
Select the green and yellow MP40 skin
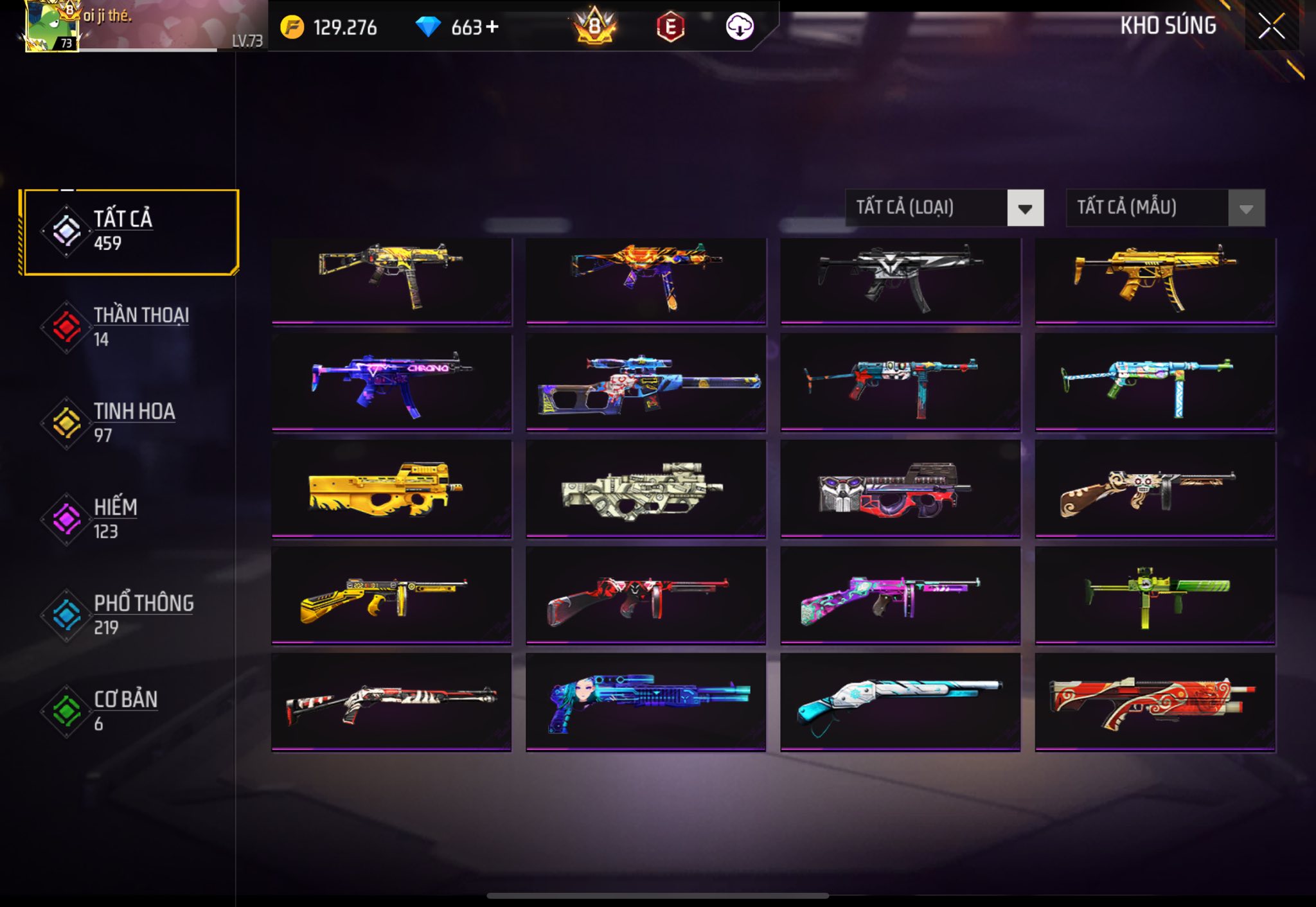click(x=1155, y=595)
